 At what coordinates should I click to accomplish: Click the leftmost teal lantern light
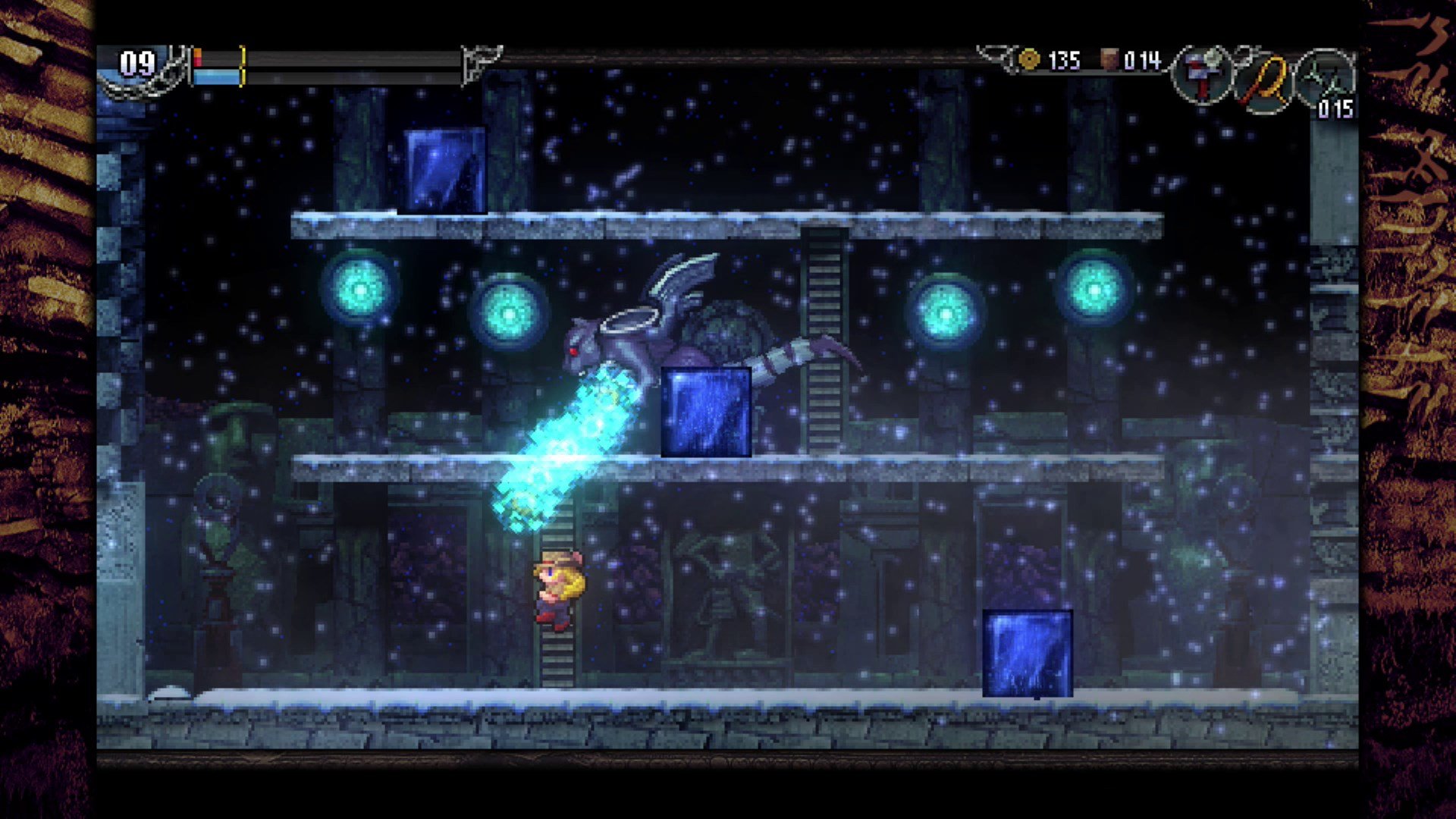362,290
